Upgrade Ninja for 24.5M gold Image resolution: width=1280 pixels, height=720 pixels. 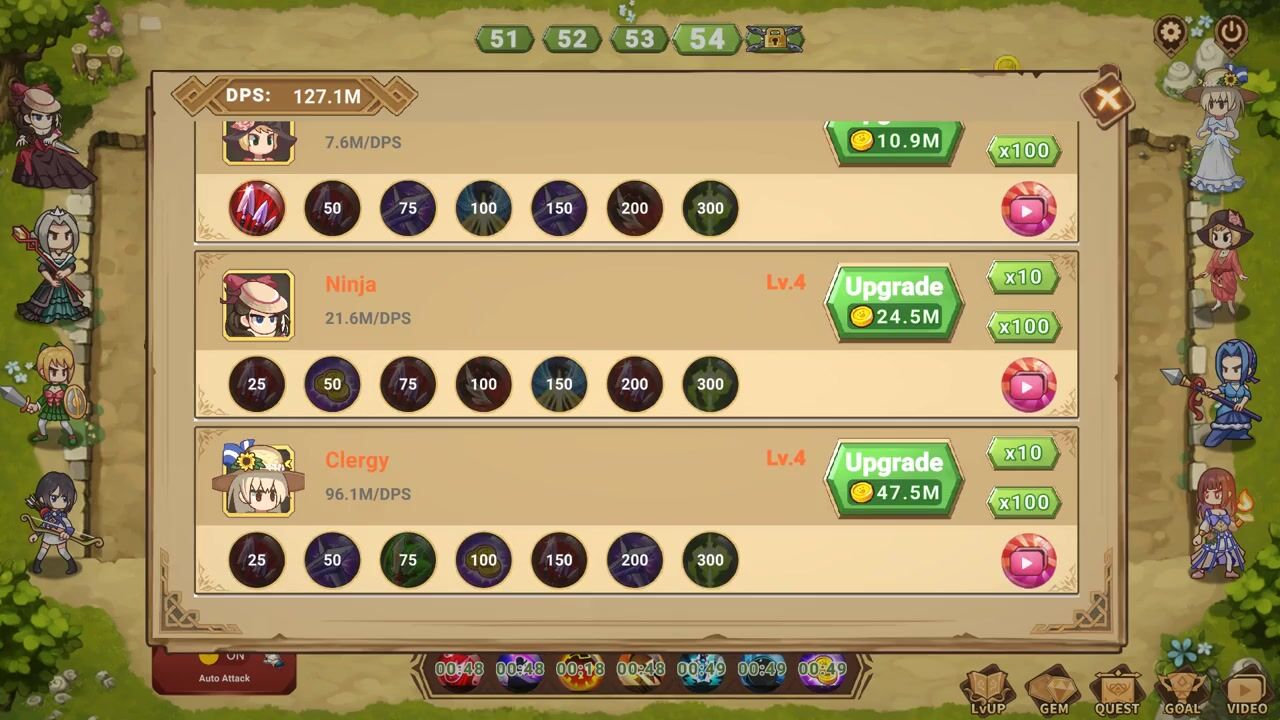pos(893,302)
